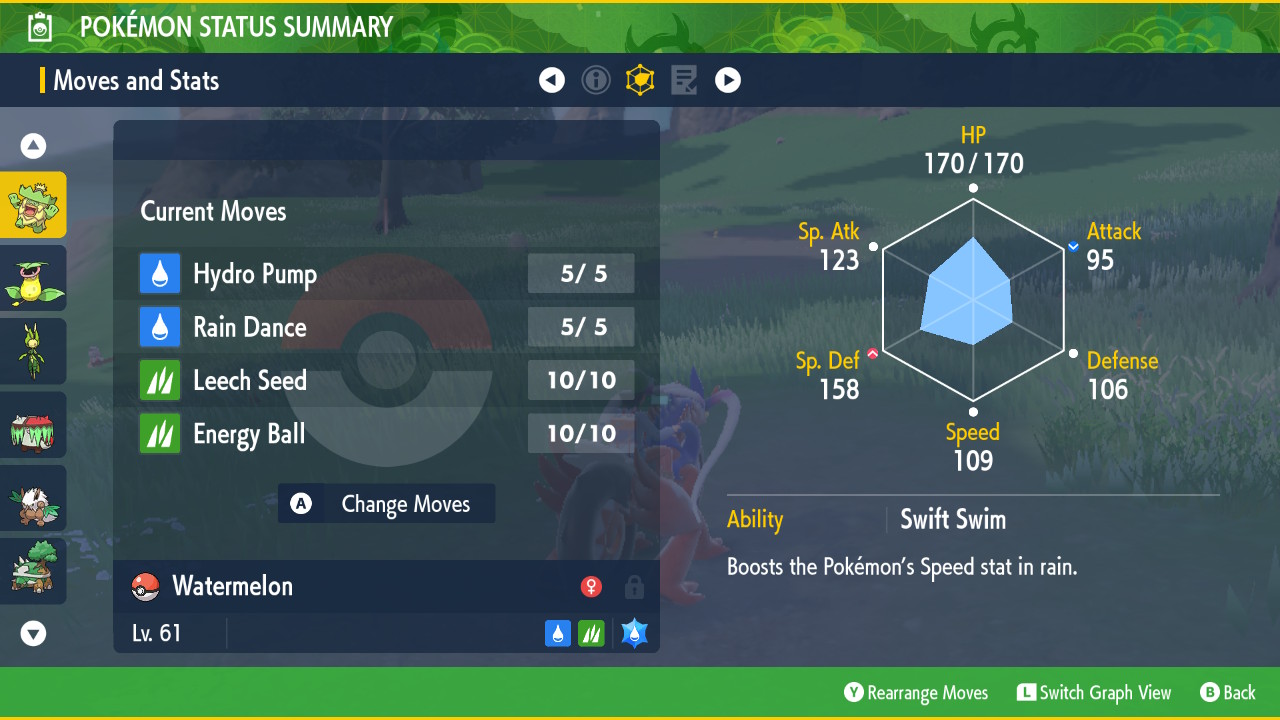The height and width of the screenshot is (720, 1280).
Task: Switch to the Moves and Stats hexagon tab
Action: 640,80
